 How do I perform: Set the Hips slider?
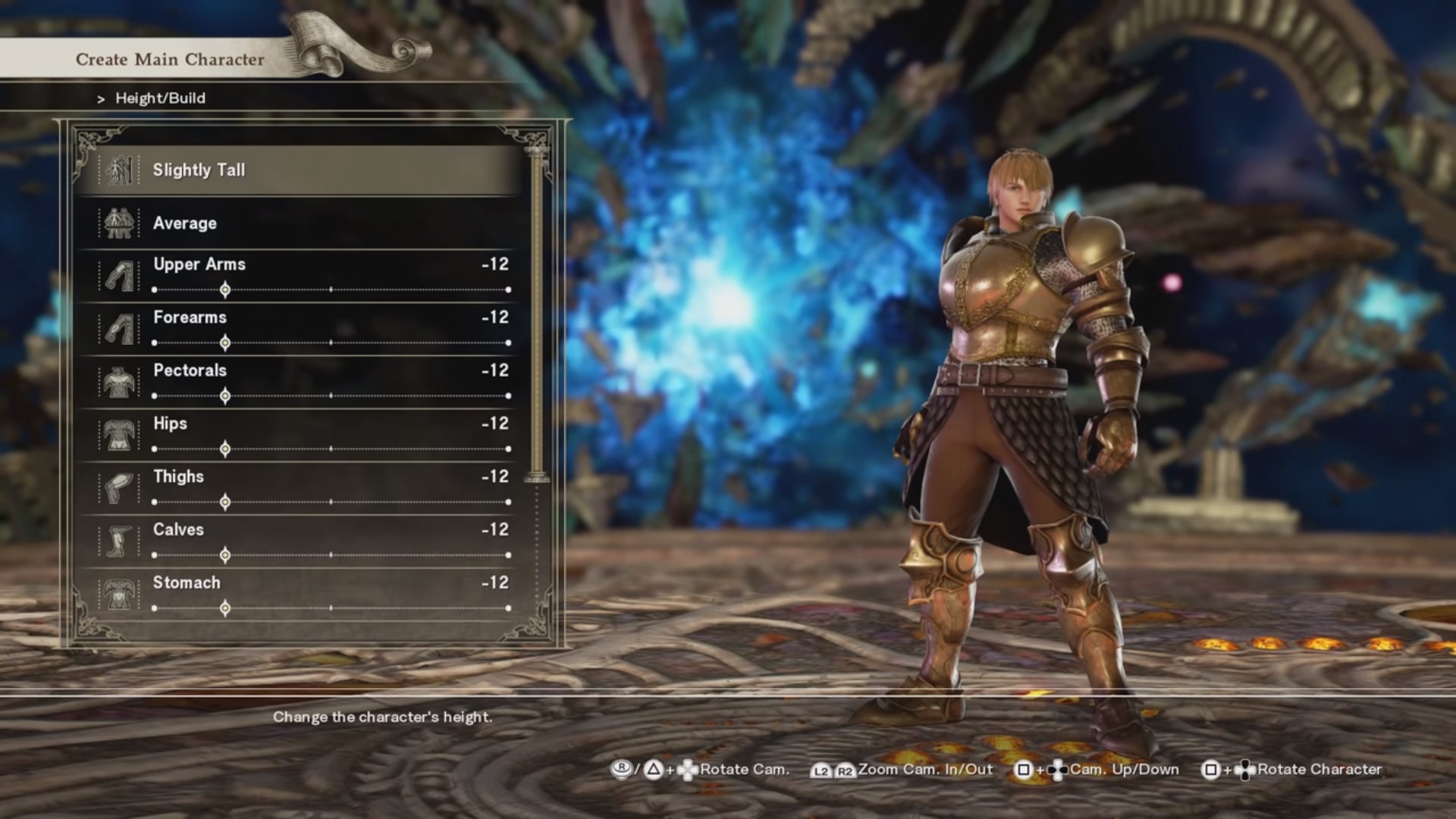[225, 449]
